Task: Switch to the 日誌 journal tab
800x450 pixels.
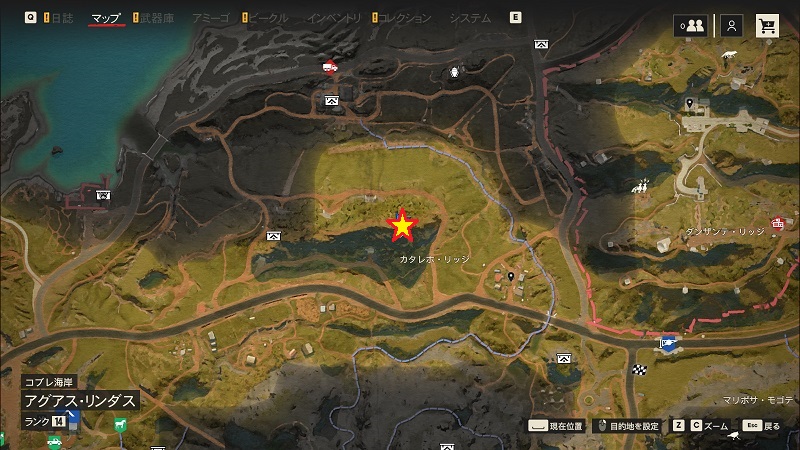Action: tap(61, 18)
